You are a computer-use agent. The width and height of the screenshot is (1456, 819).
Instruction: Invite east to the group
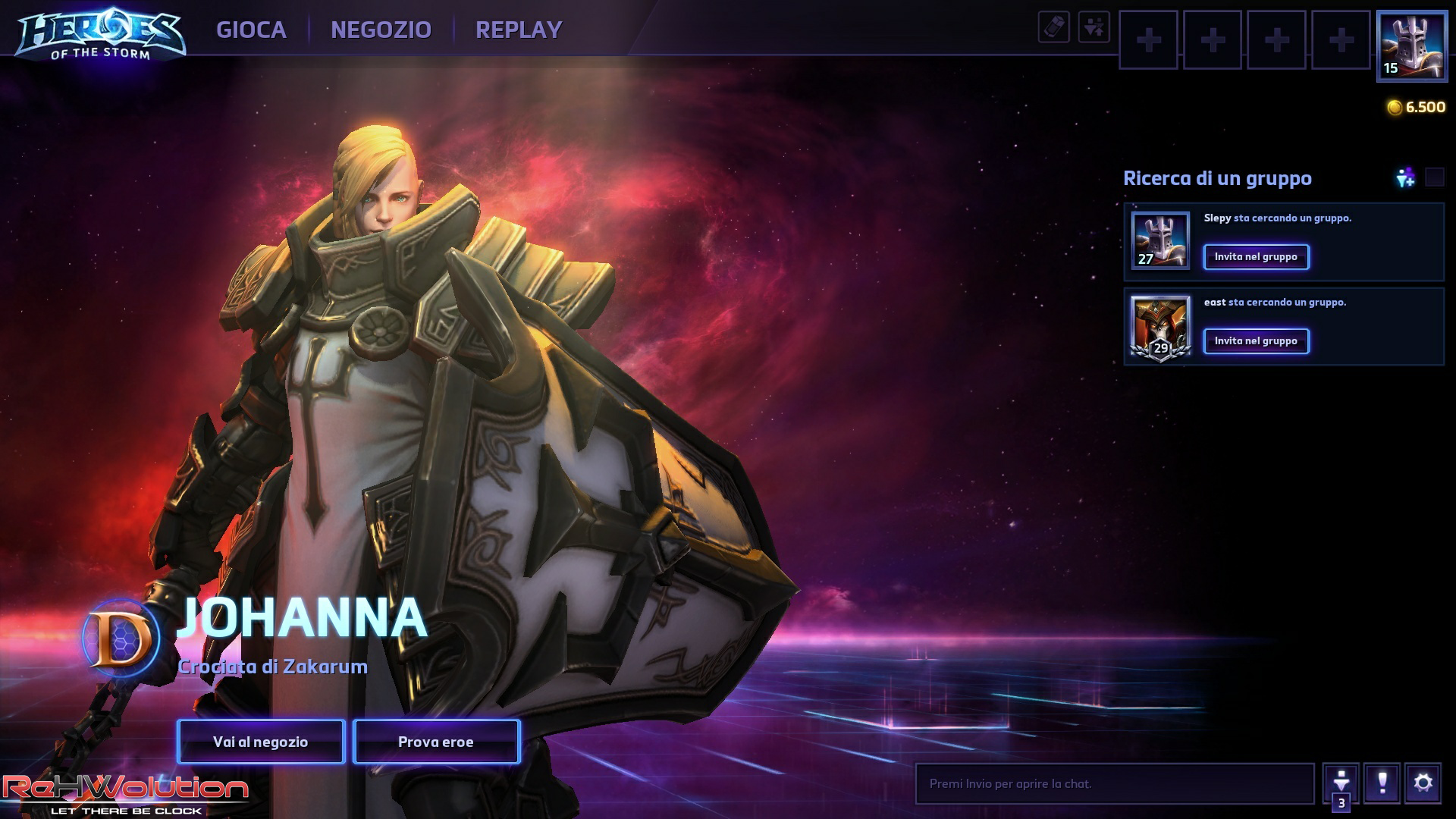(1256, 341)
